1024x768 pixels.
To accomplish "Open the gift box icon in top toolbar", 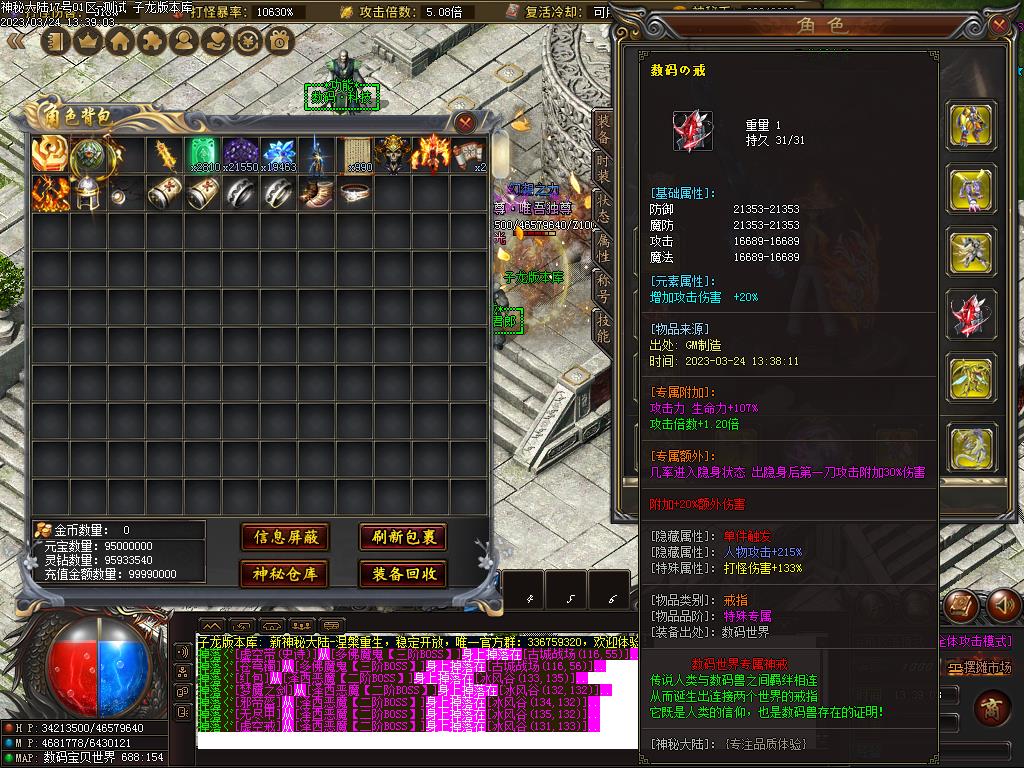I will pyautogui.click(x=279, y=41).
